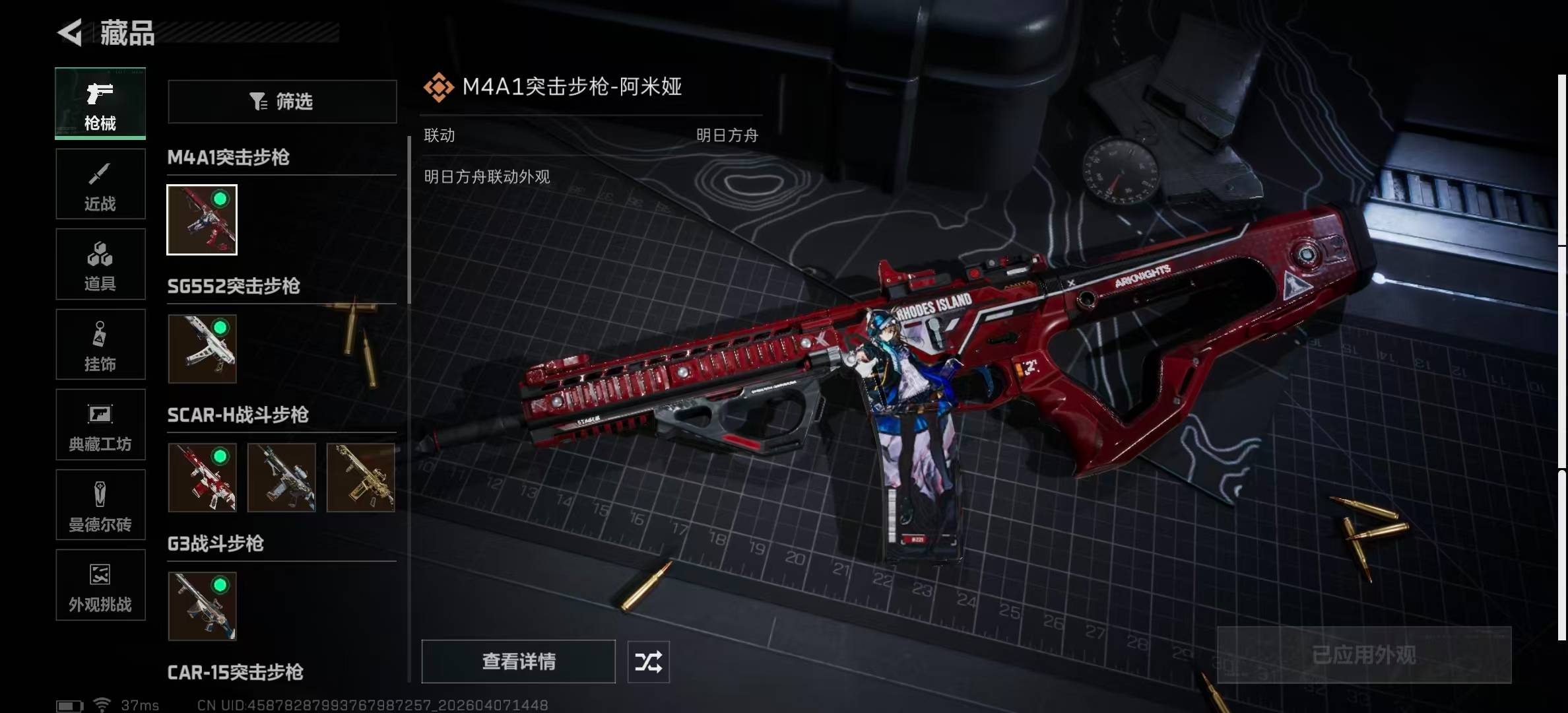Choose the SG552 rifle skin thumbnail
The width and height of the screenshot is (1568, 713).
[x=202, y=349]
